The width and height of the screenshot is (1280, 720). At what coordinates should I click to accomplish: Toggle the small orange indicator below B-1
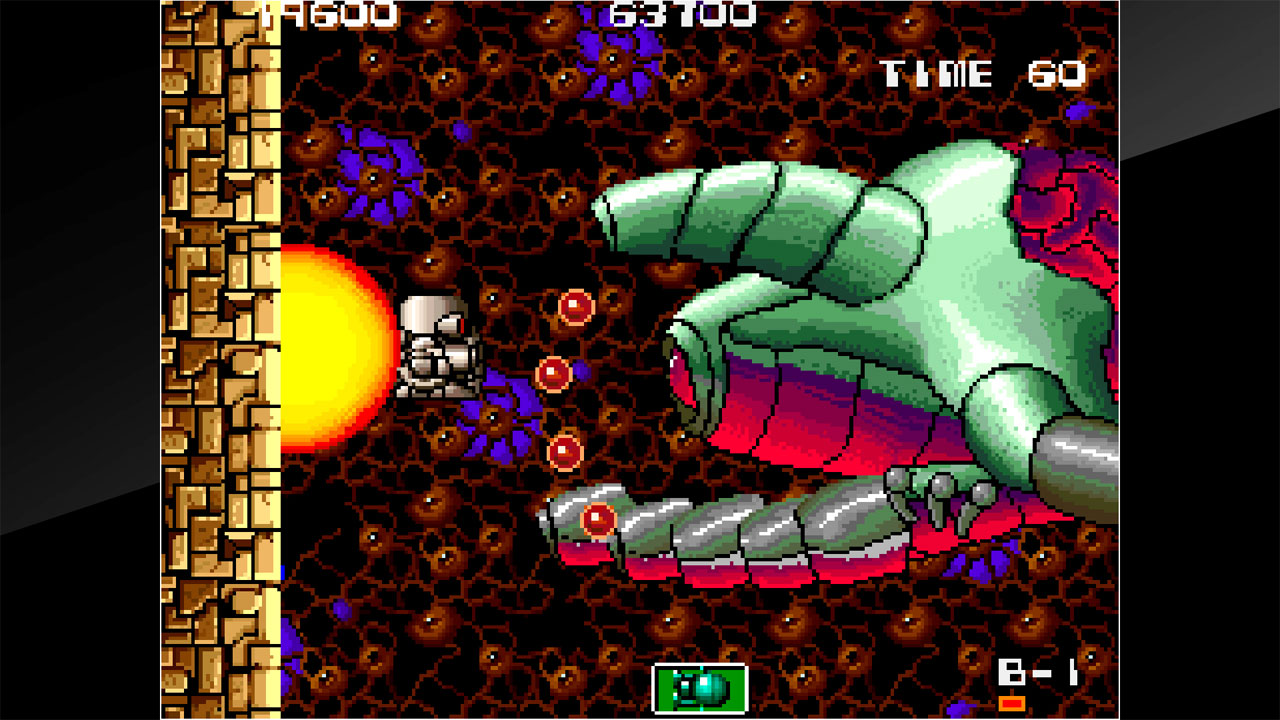coord(1012,704)
